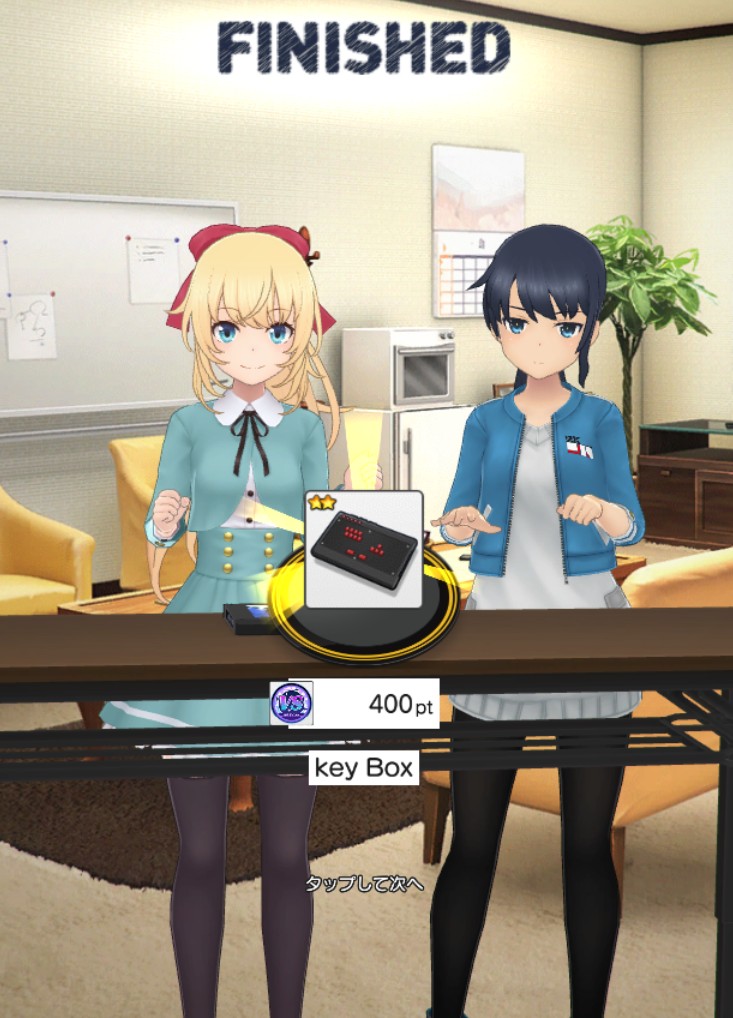Viewport: 733px width, 1018px height.
Task: Tap the タップして次へ prompt to continue
Action: 365,885
